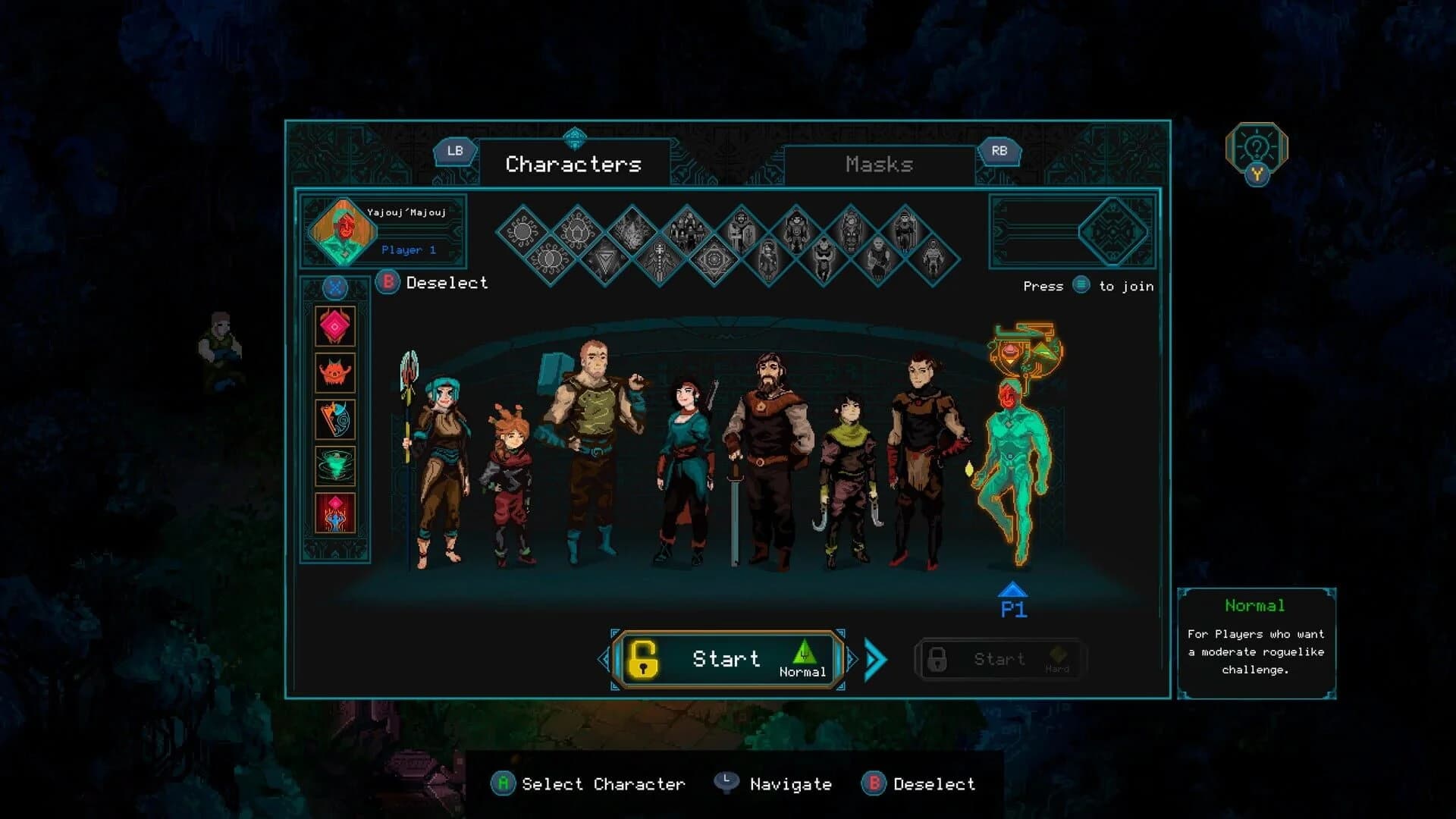The width and height of the screenshot is (1456, 819).
Task: Click the red creature ability icon
Action: pyautogui.click(x=336, y=373)
